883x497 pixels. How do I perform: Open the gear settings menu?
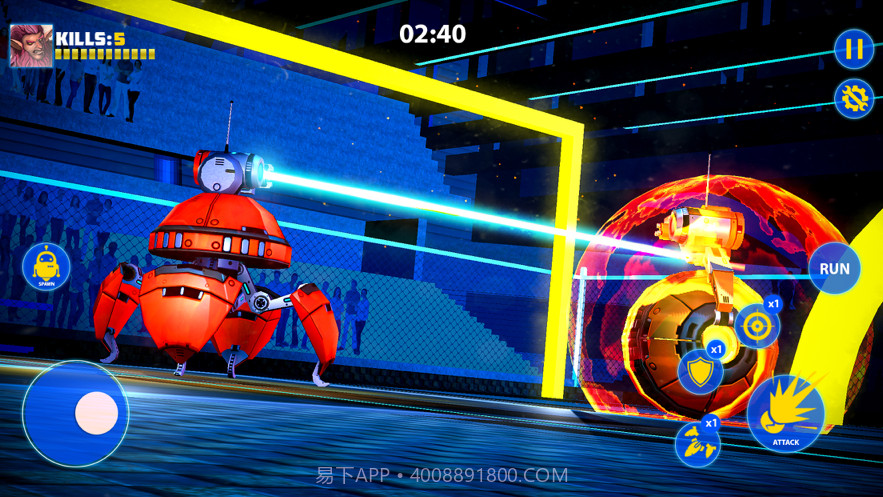click(x=853, y=98)
